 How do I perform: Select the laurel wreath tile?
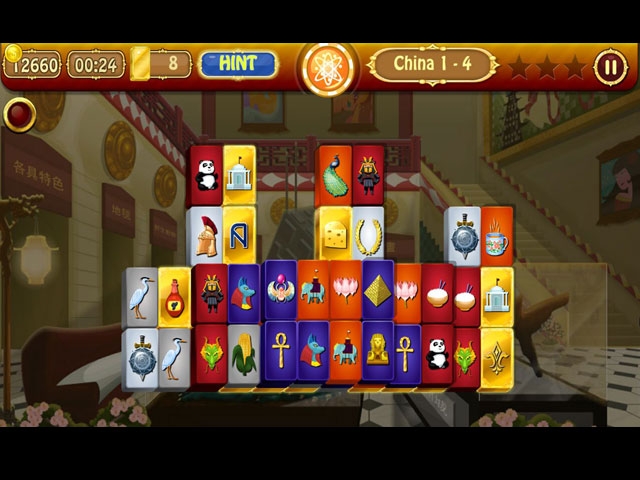point(368,236)
